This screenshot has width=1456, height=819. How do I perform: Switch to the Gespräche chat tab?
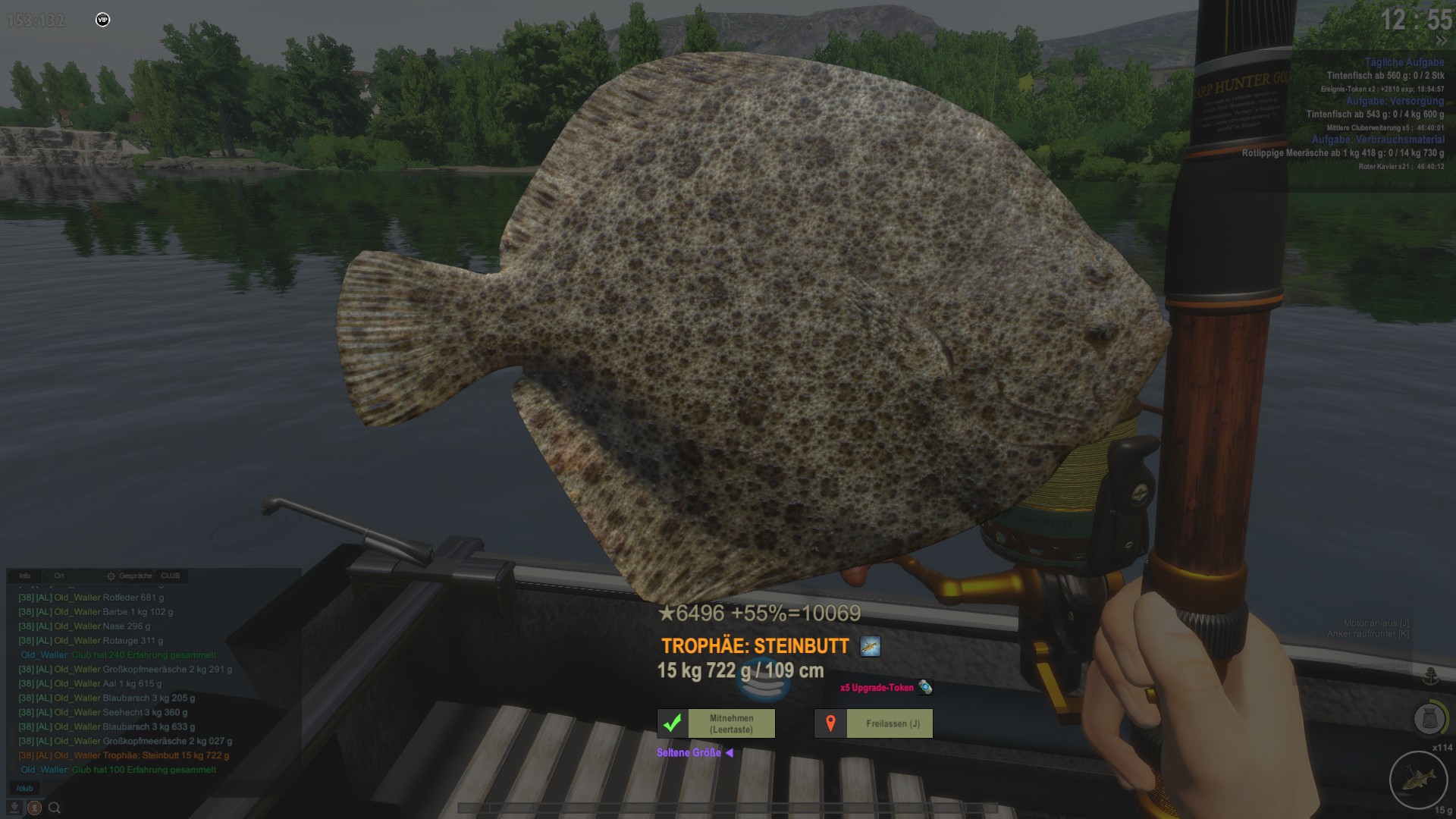pyautogui.click(x=135, y=576)
